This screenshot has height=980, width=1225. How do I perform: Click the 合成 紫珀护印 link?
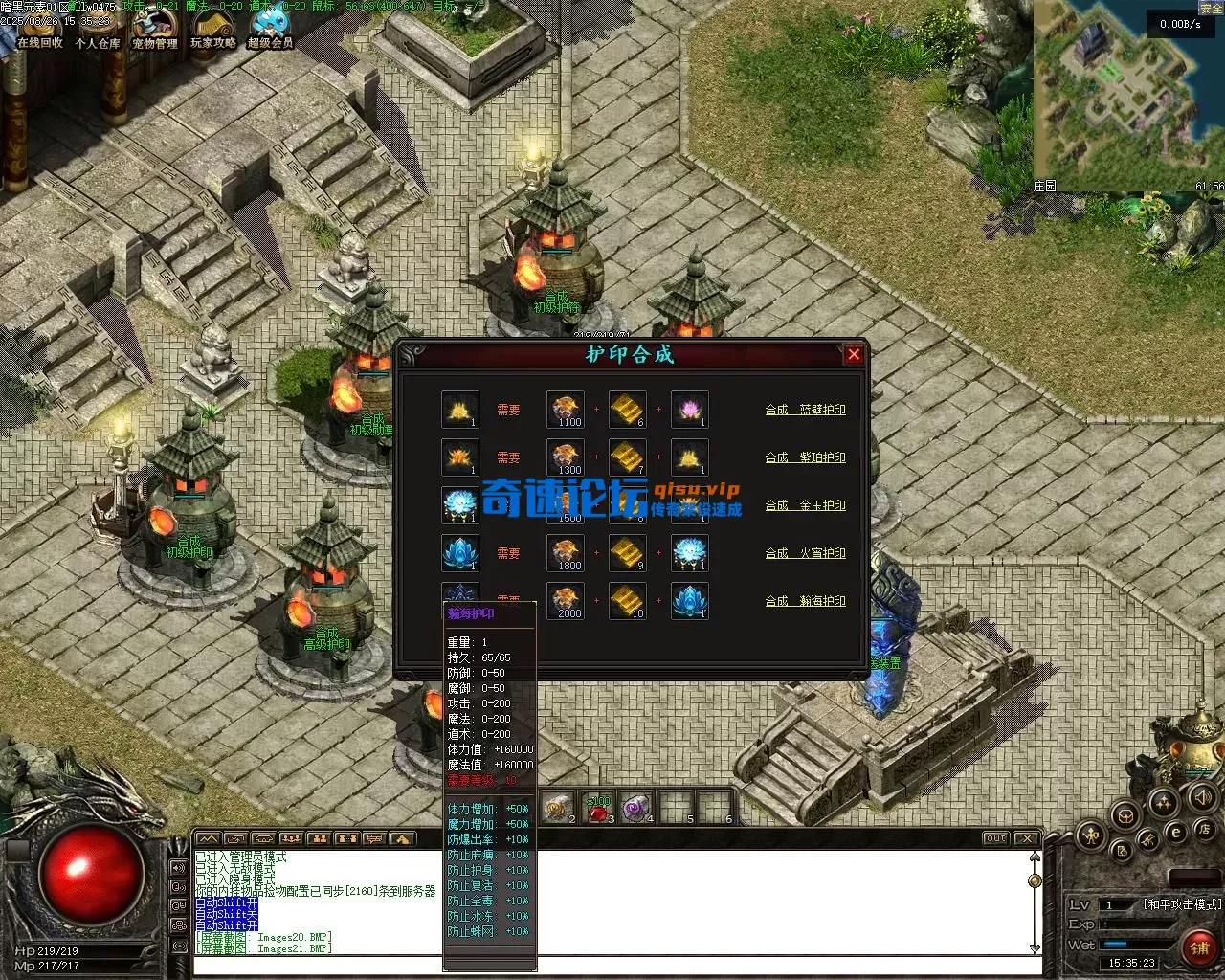coord(805,457)
